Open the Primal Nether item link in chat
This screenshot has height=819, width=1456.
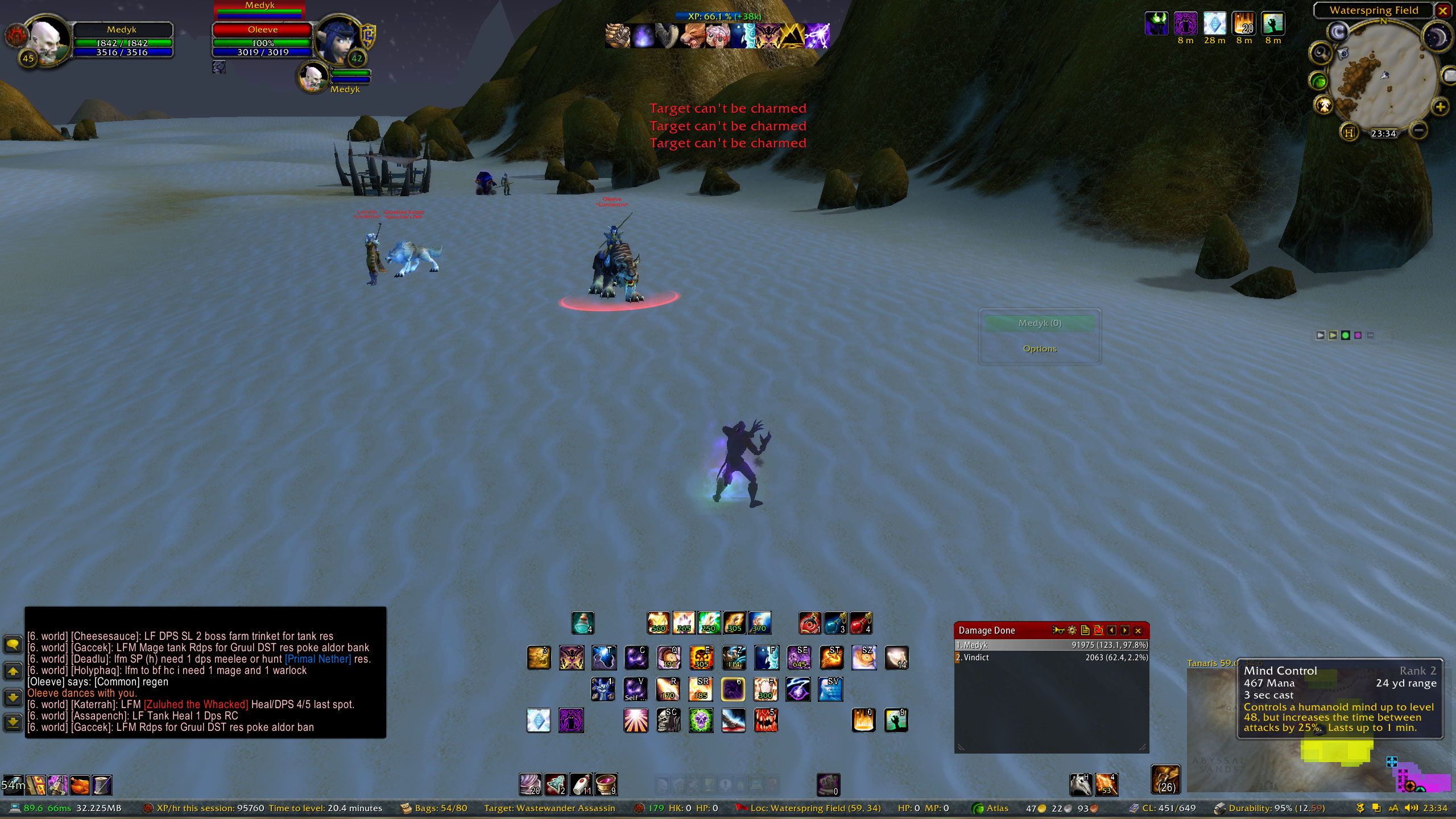(318, 659)
